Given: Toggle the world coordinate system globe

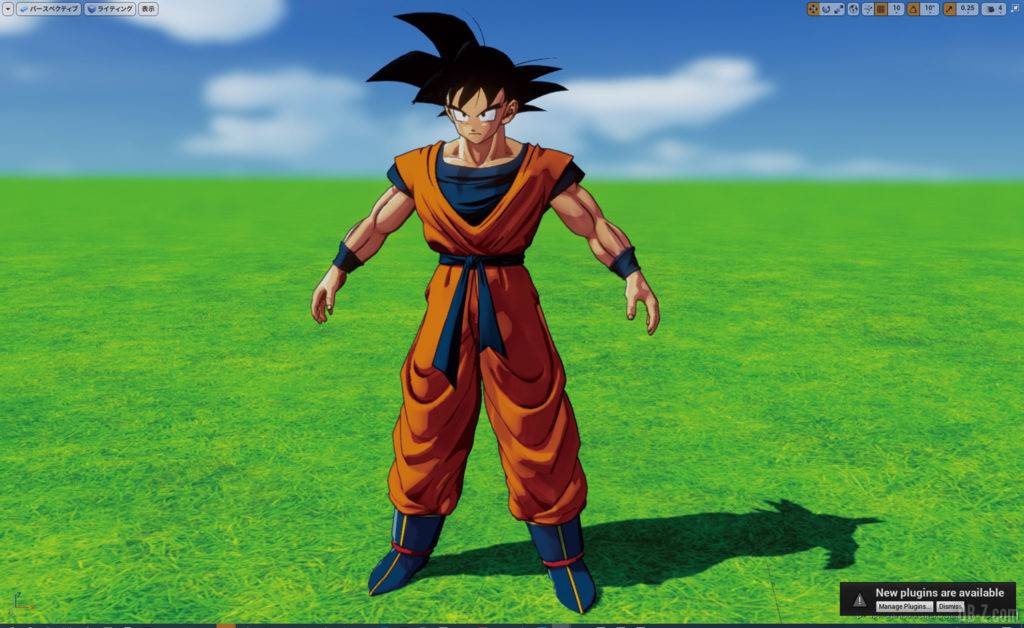Looking at the screenshot, I should 853,9.
